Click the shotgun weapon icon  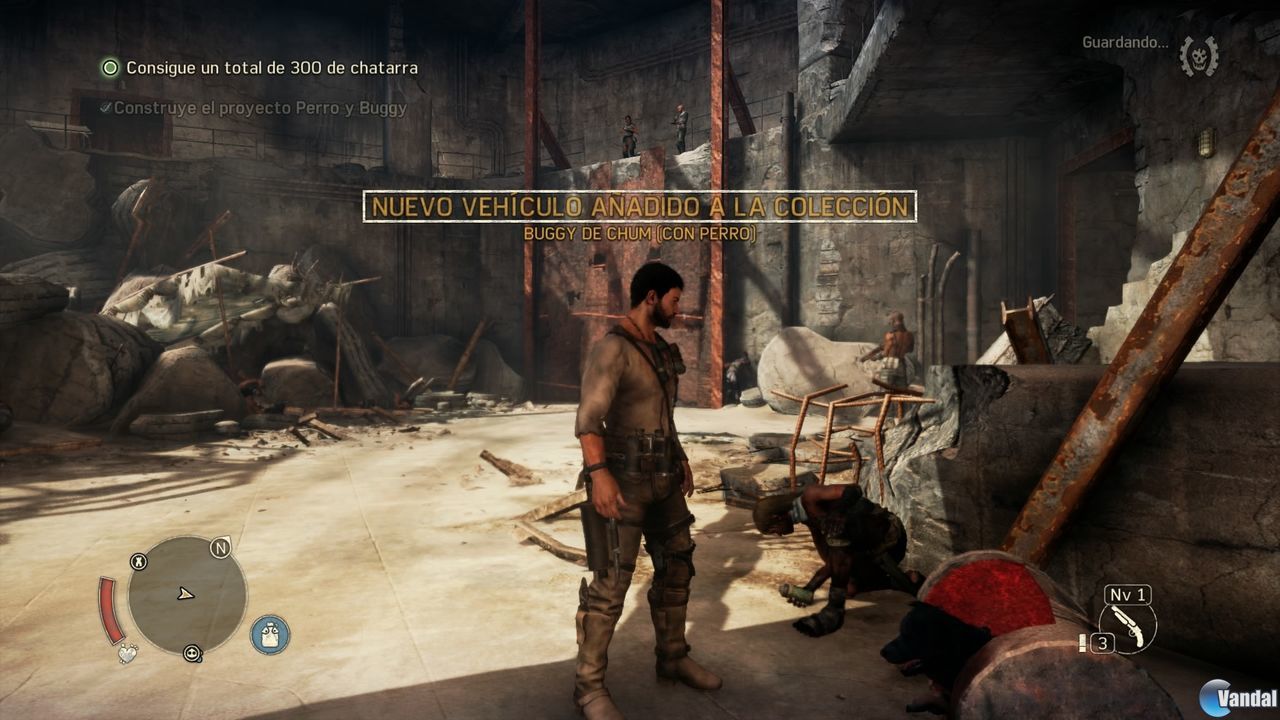(x=1127, y=628)
